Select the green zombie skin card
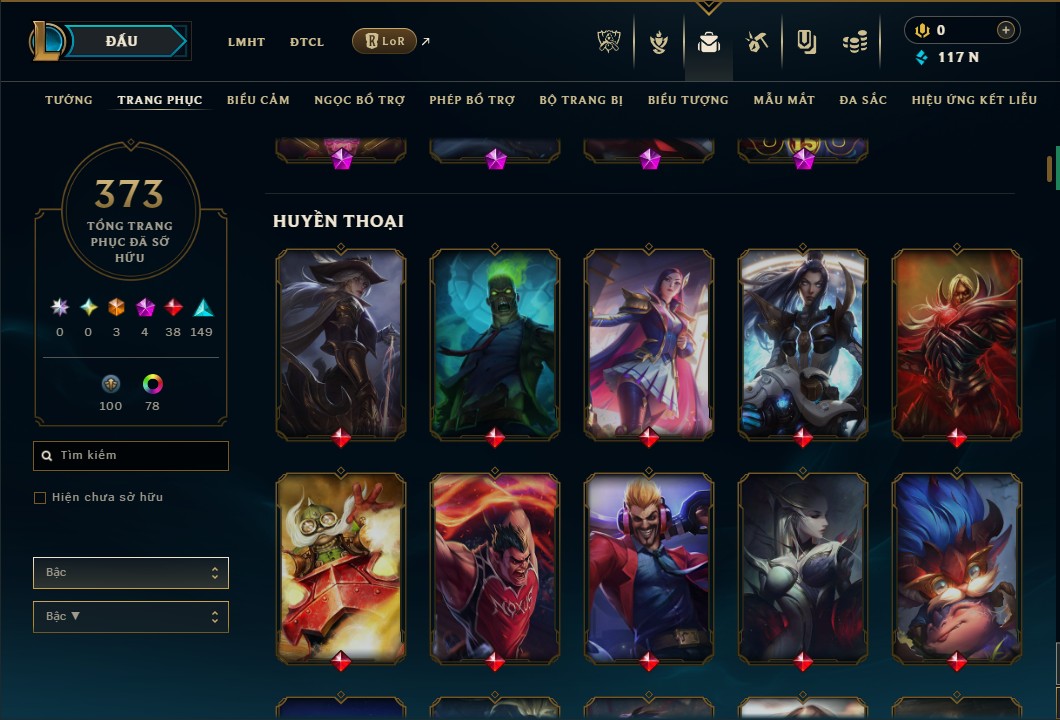1060x720 pixels. pyautogui.click(x=495, y=343)
